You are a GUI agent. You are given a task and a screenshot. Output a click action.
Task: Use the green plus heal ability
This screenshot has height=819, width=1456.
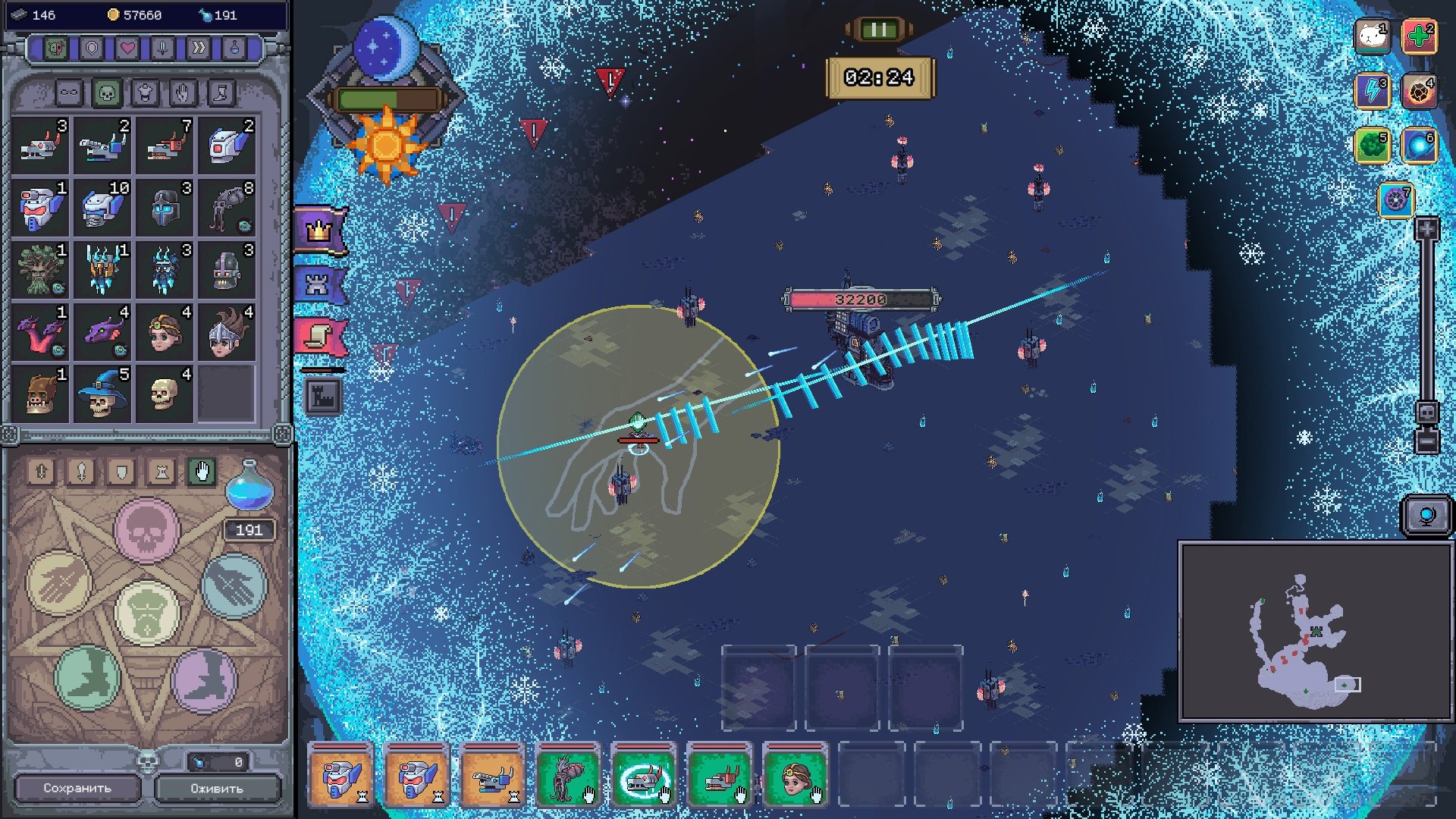click(1419, 36)
